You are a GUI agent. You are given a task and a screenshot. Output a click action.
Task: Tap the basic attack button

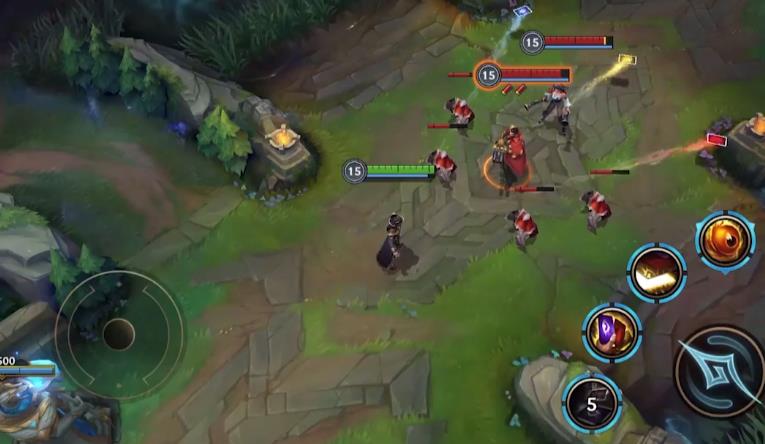tap(720, 371)
